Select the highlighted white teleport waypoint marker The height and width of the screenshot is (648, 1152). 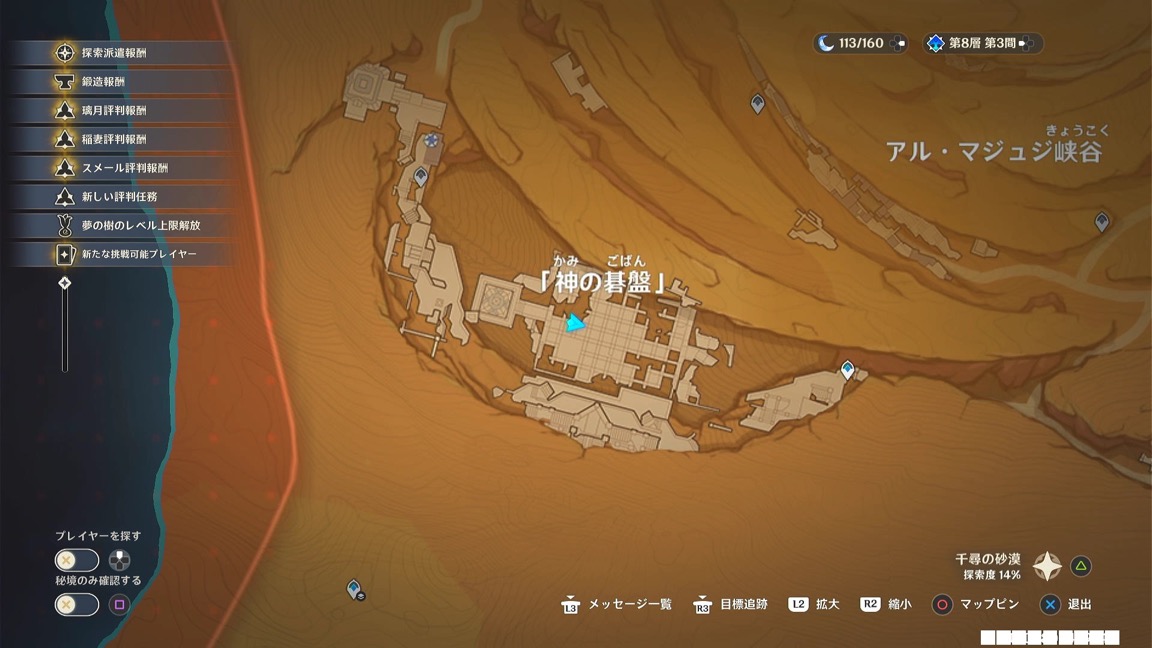[x=848, y=371]
